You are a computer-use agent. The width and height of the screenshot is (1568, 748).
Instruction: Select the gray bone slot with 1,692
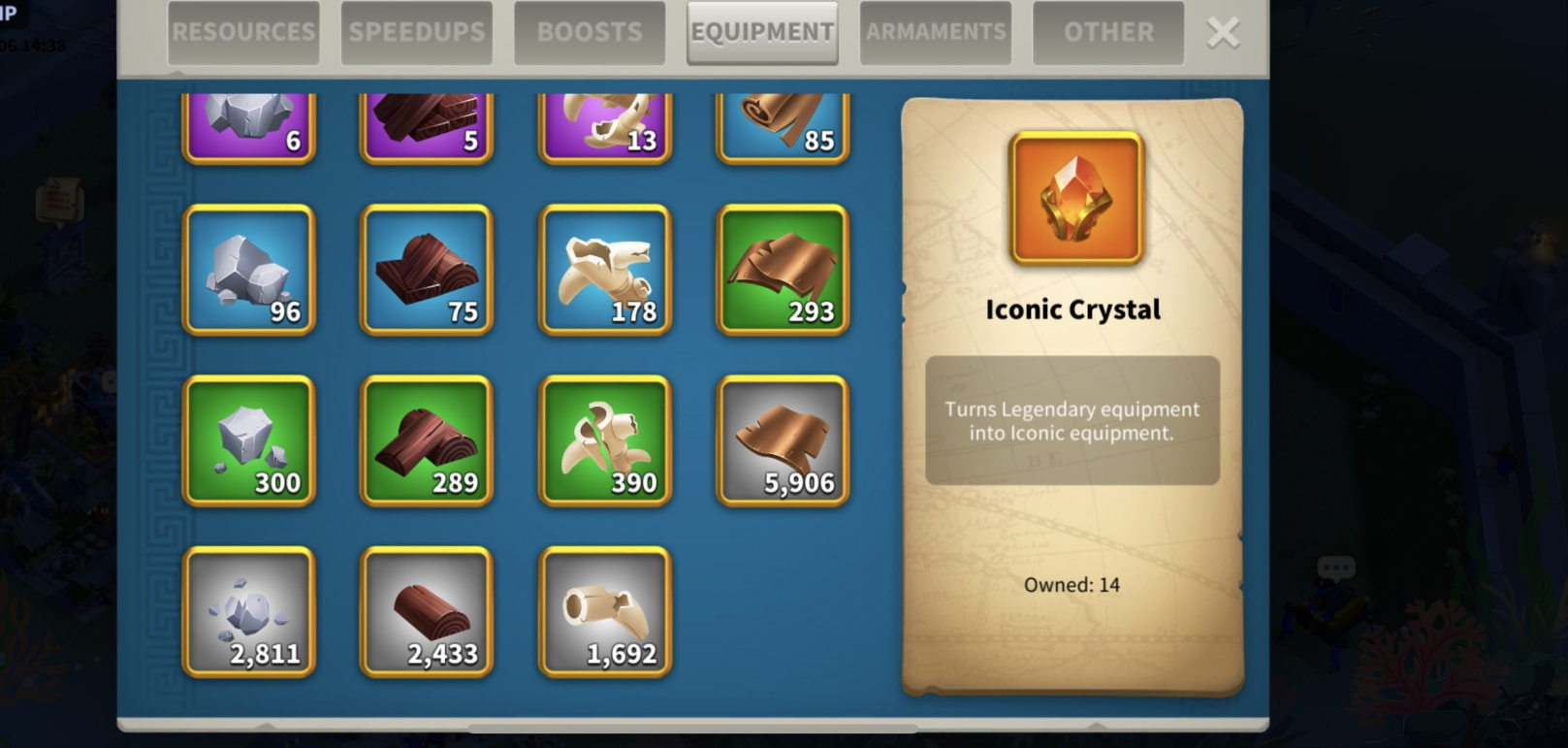[x=605, y=612]
